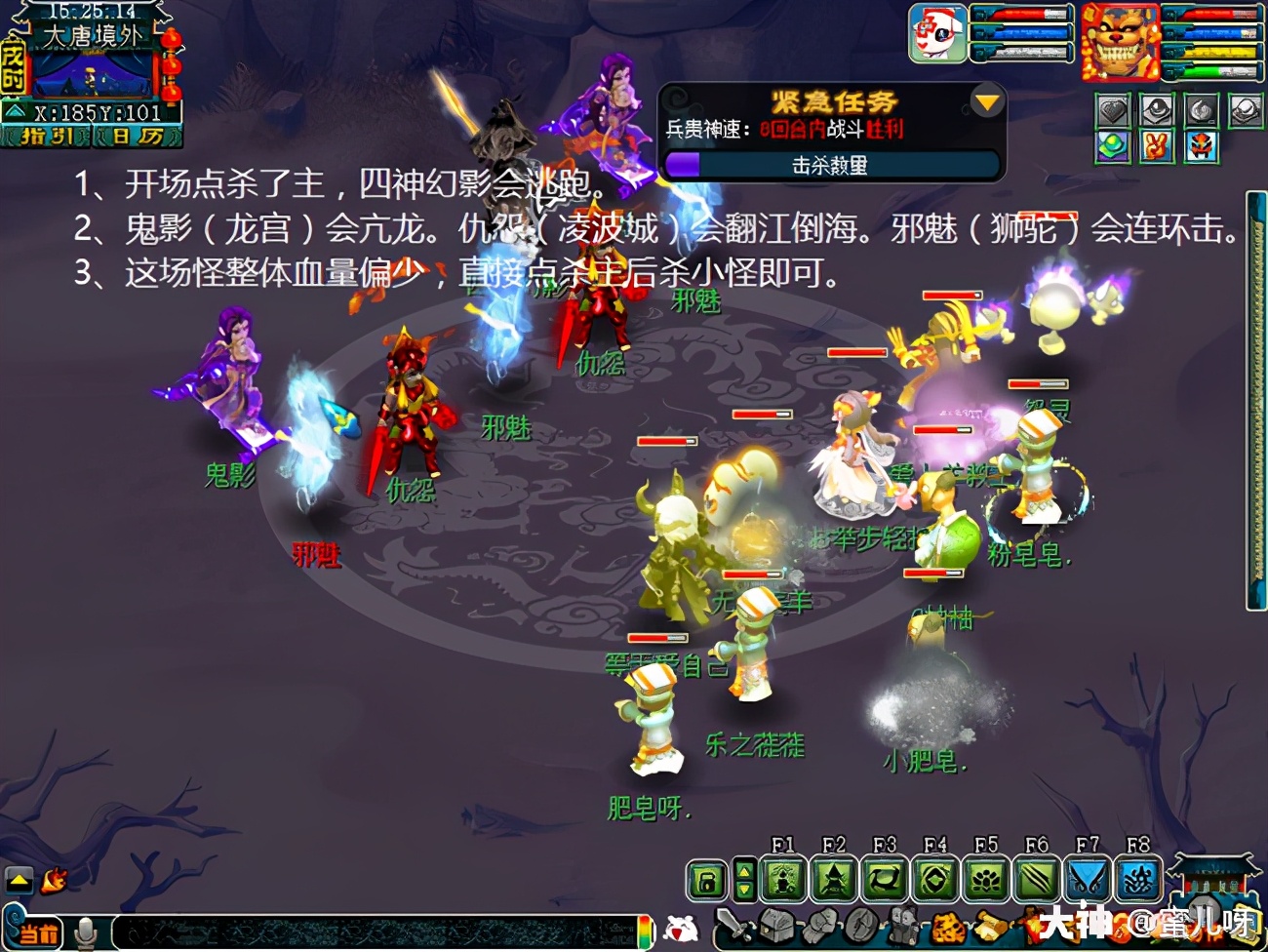Image resolution: width=1268 pixels, height=952 pixels.
Task: Activate the F7 blue skill
Action: tap(1088, 880)
